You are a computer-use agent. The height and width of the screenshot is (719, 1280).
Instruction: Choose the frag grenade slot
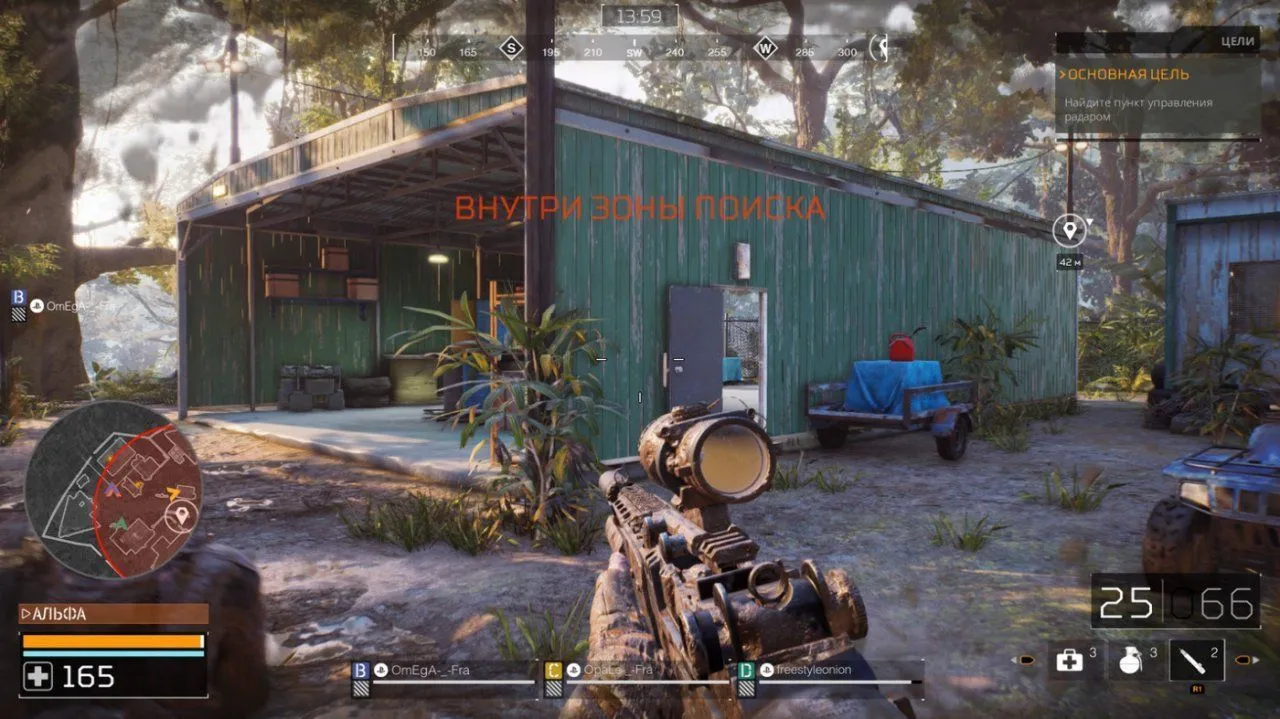(x=1131, y=660)
